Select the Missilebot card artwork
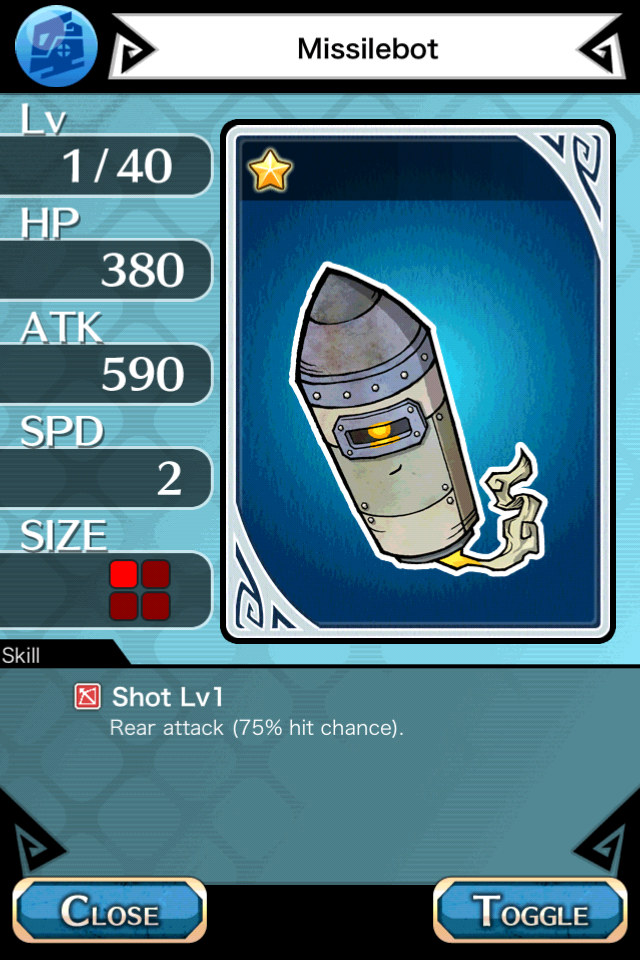Screen dimensions: 640x960 pos(417,382)
